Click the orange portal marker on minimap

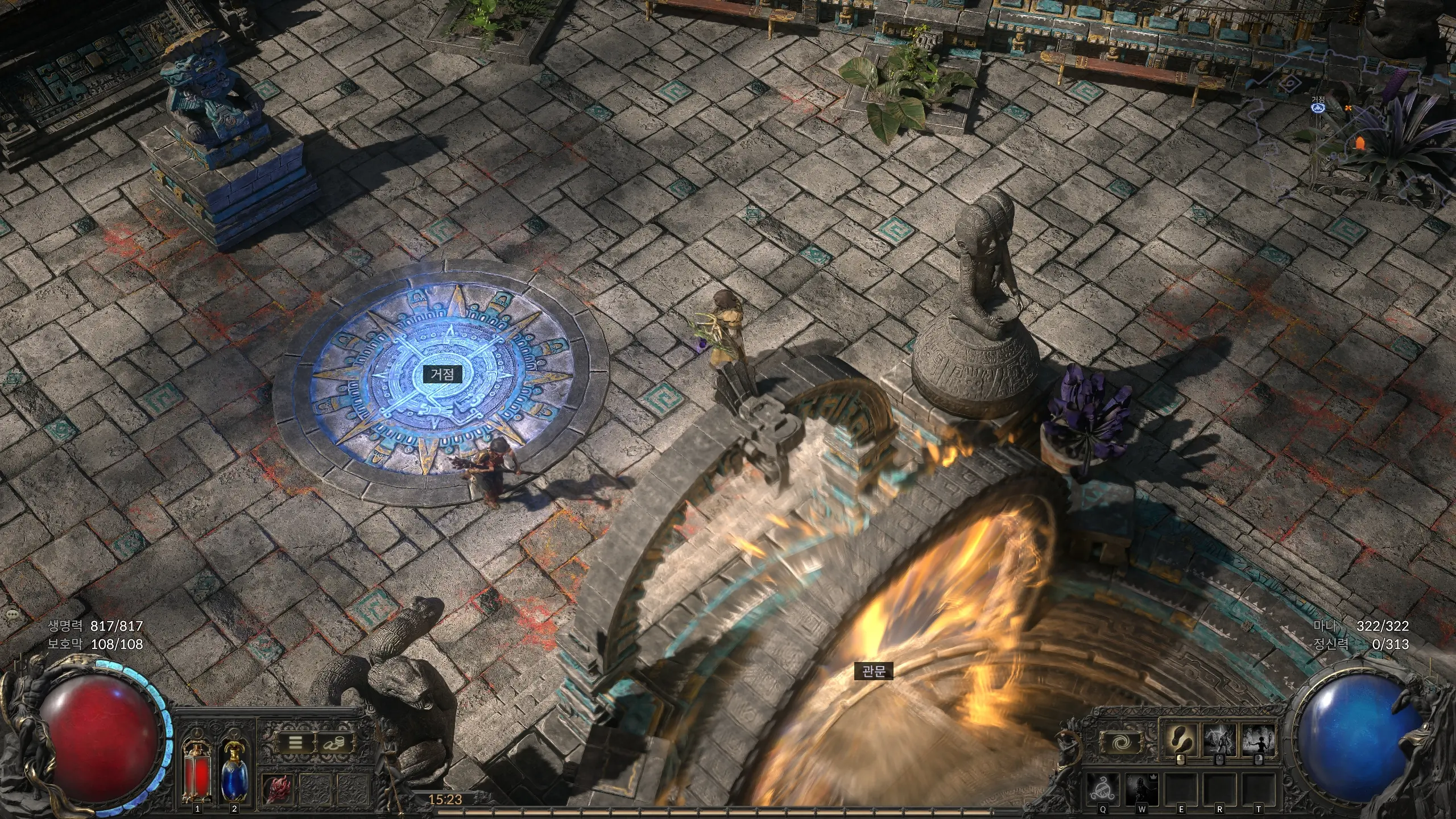pyautogui.click(x=1360, y=142)
